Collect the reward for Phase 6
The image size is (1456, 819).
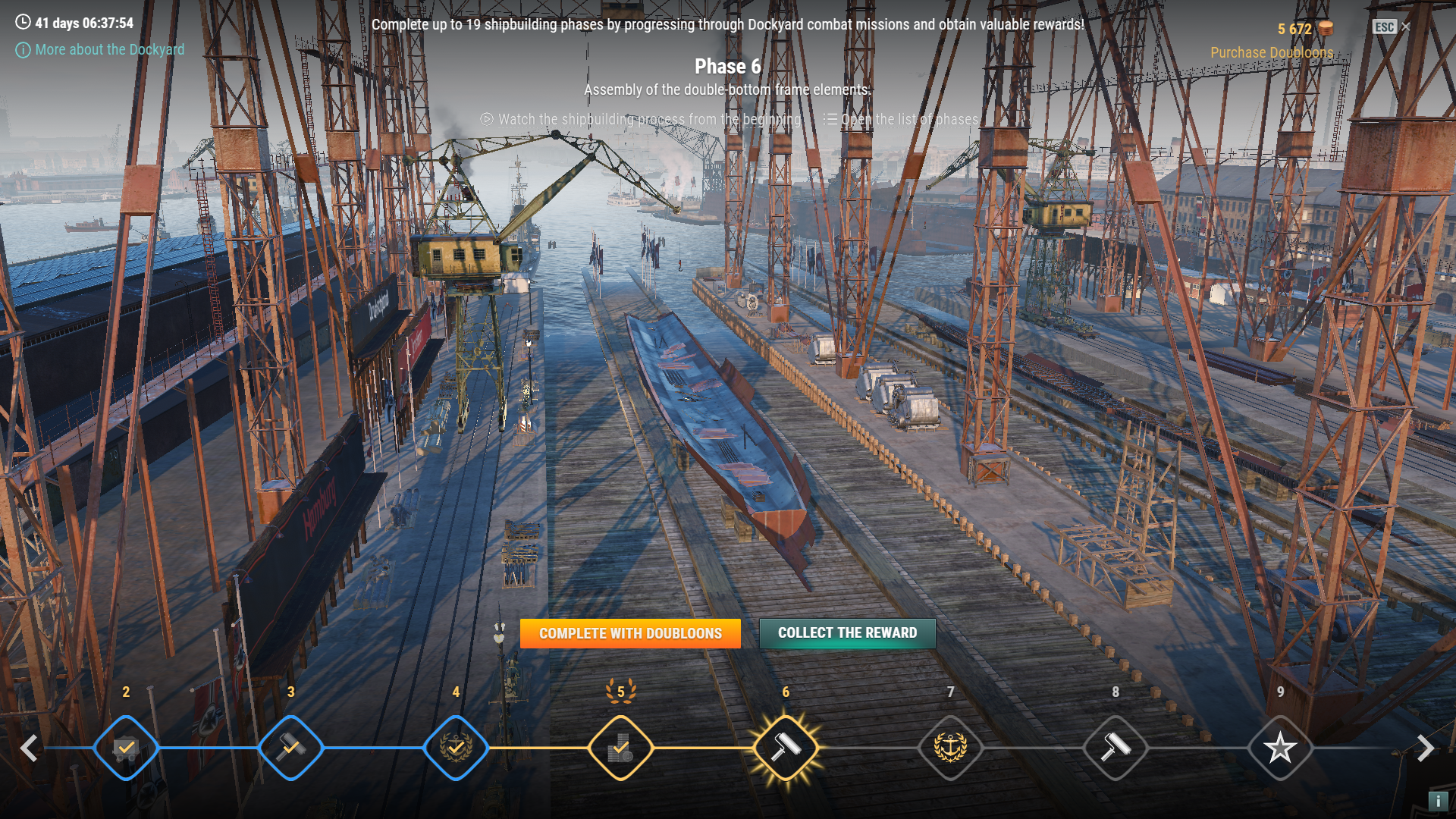click(847, 633)
